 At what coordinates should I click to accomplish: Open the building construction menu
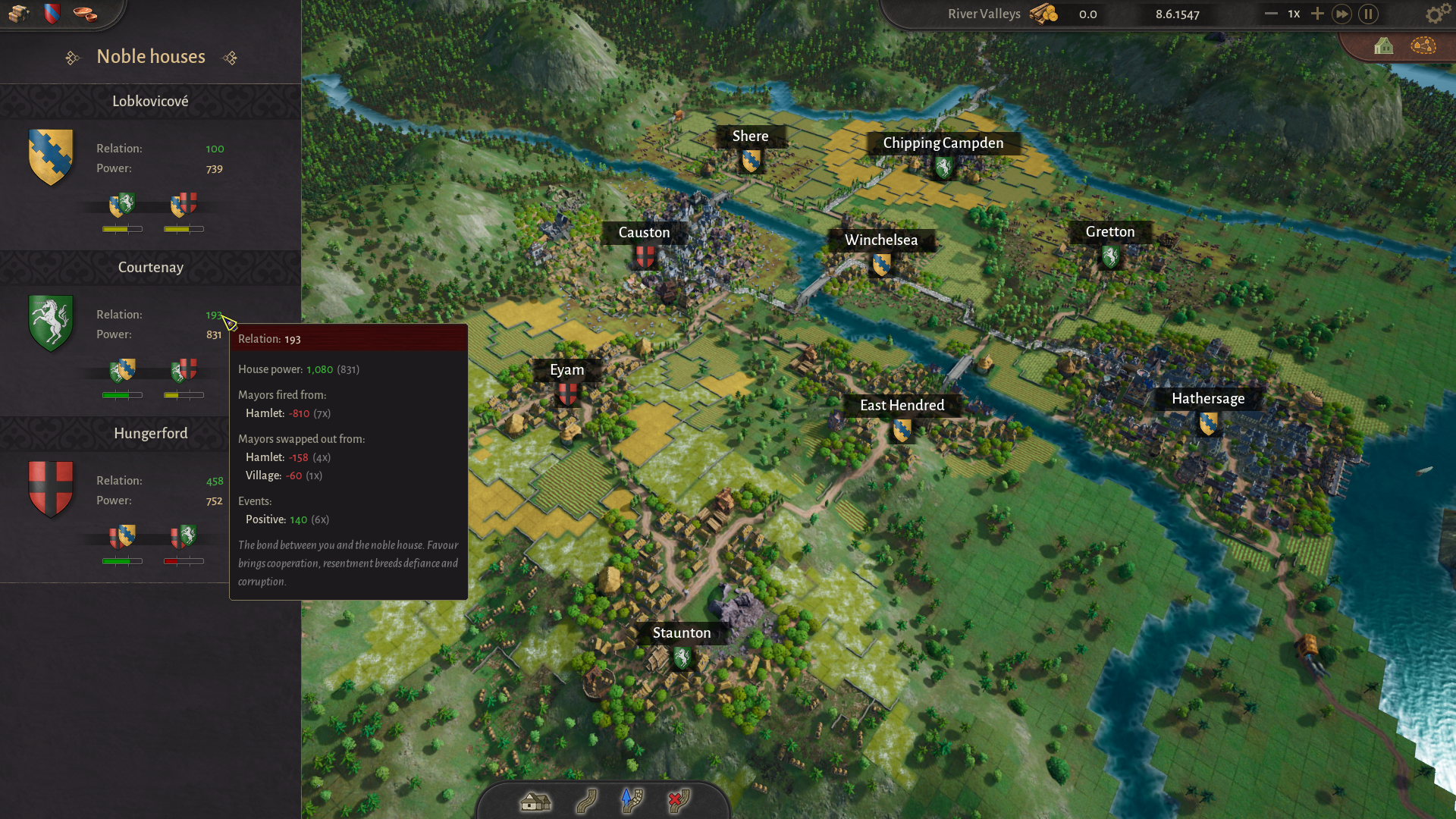click(535, 801)
